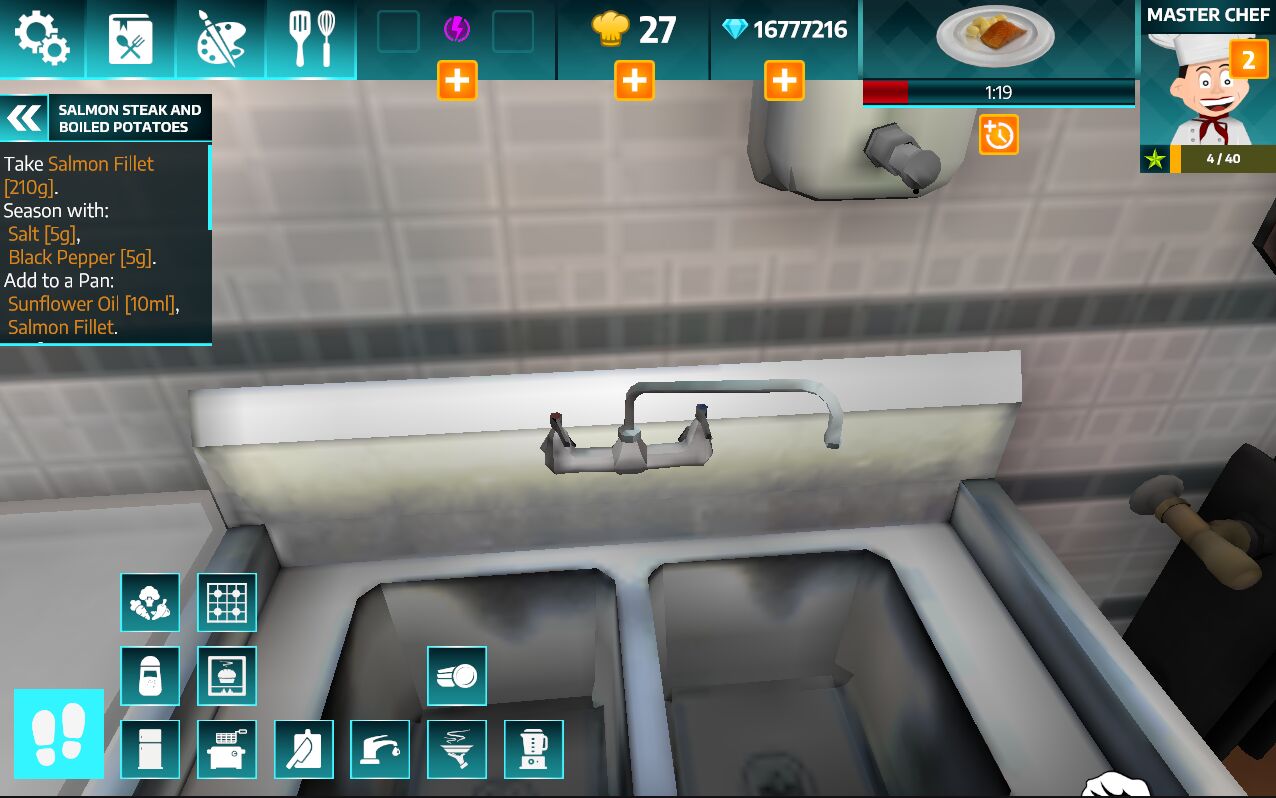Go to the deep fryer station
This screenshot has width=1276, height=798.
coord(227,749)
